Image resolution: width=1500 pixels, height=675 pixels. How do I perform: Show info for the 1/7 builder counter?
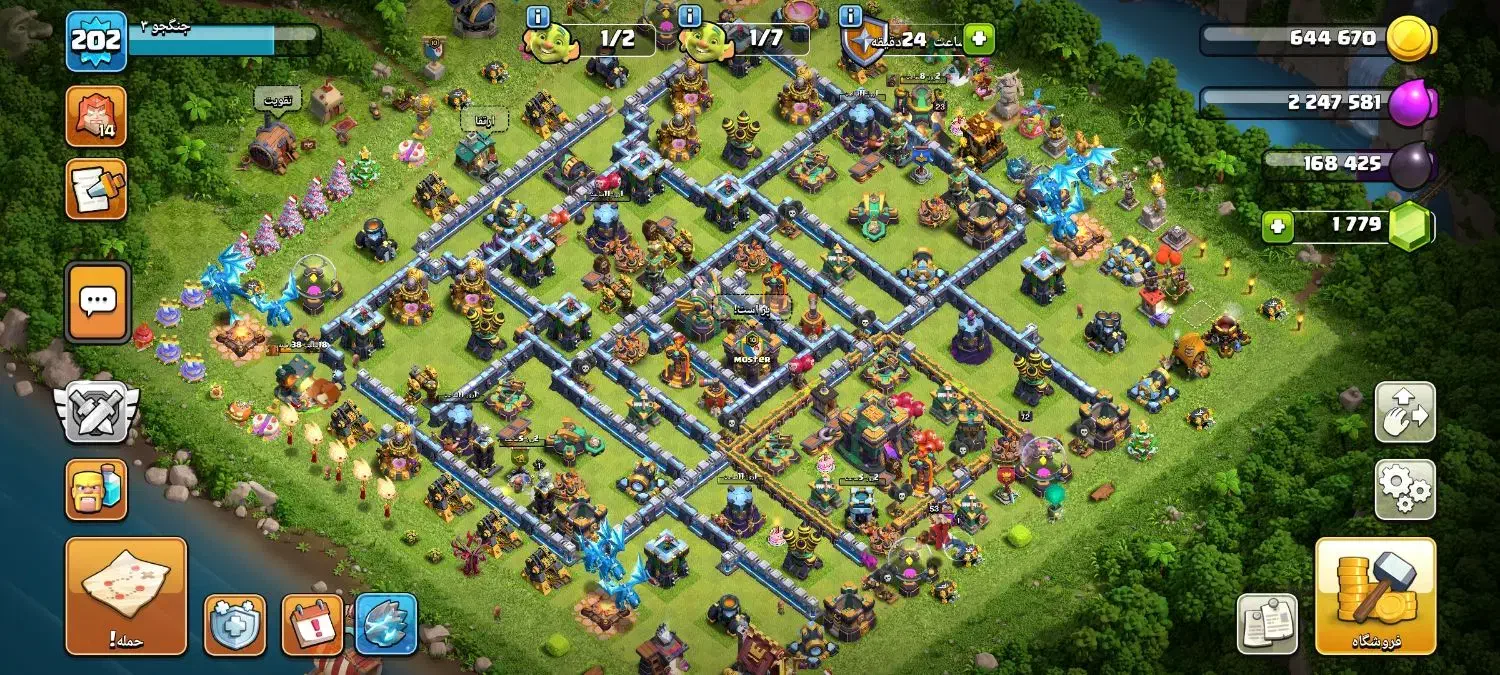tap(689, 16)
